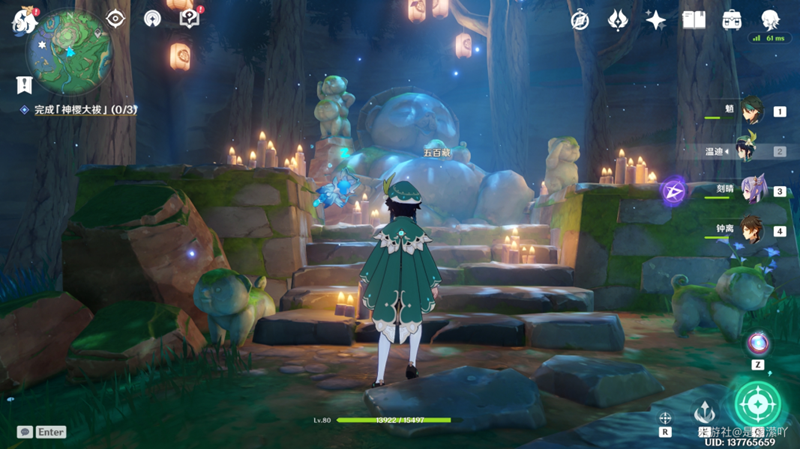Open the Adventurer Handbook book icon
Image resolution: width=800 pixels, height=449 pixels.
point(694,19)
